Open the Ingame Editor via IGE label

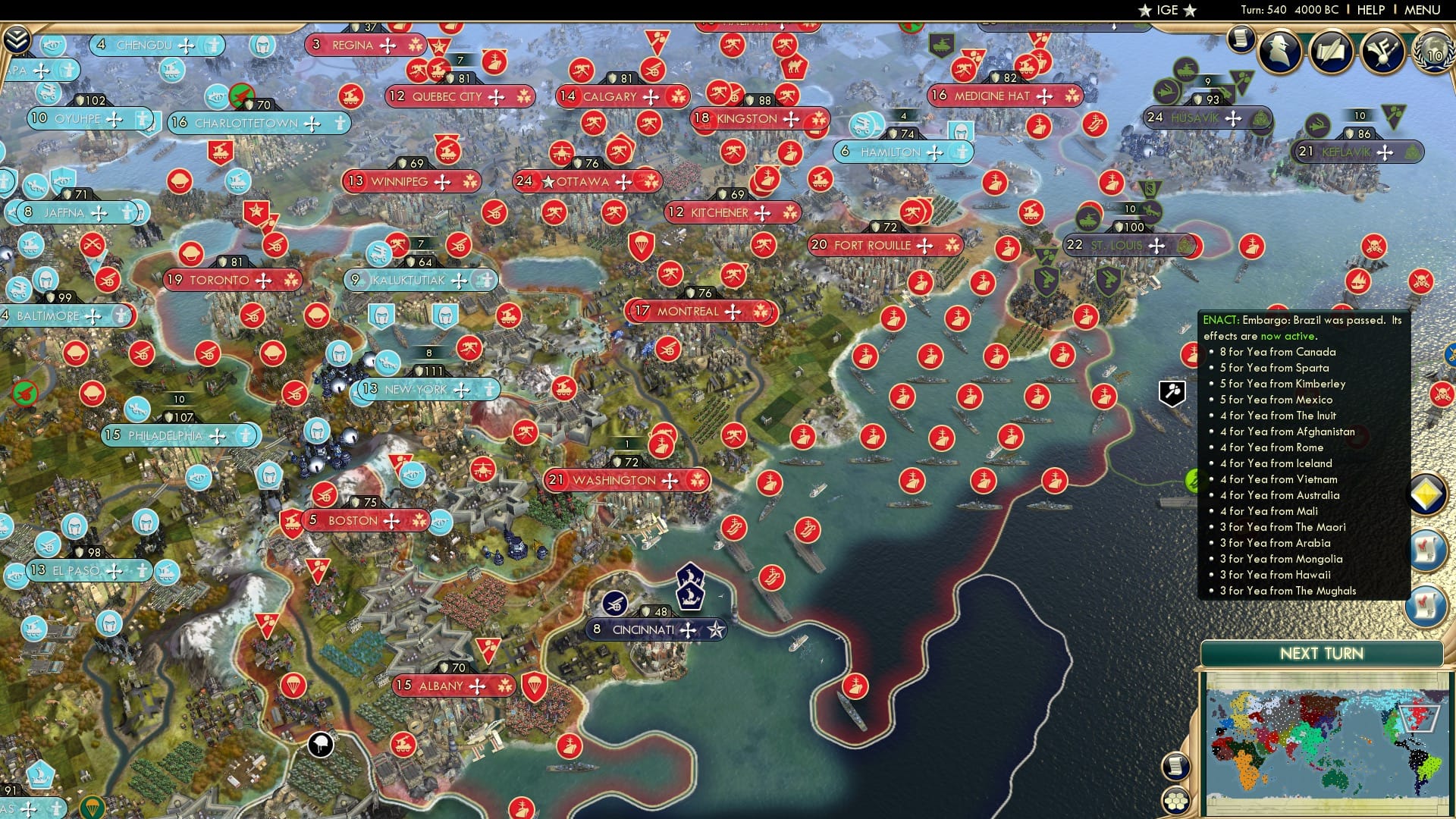(x=1166, y=10)
